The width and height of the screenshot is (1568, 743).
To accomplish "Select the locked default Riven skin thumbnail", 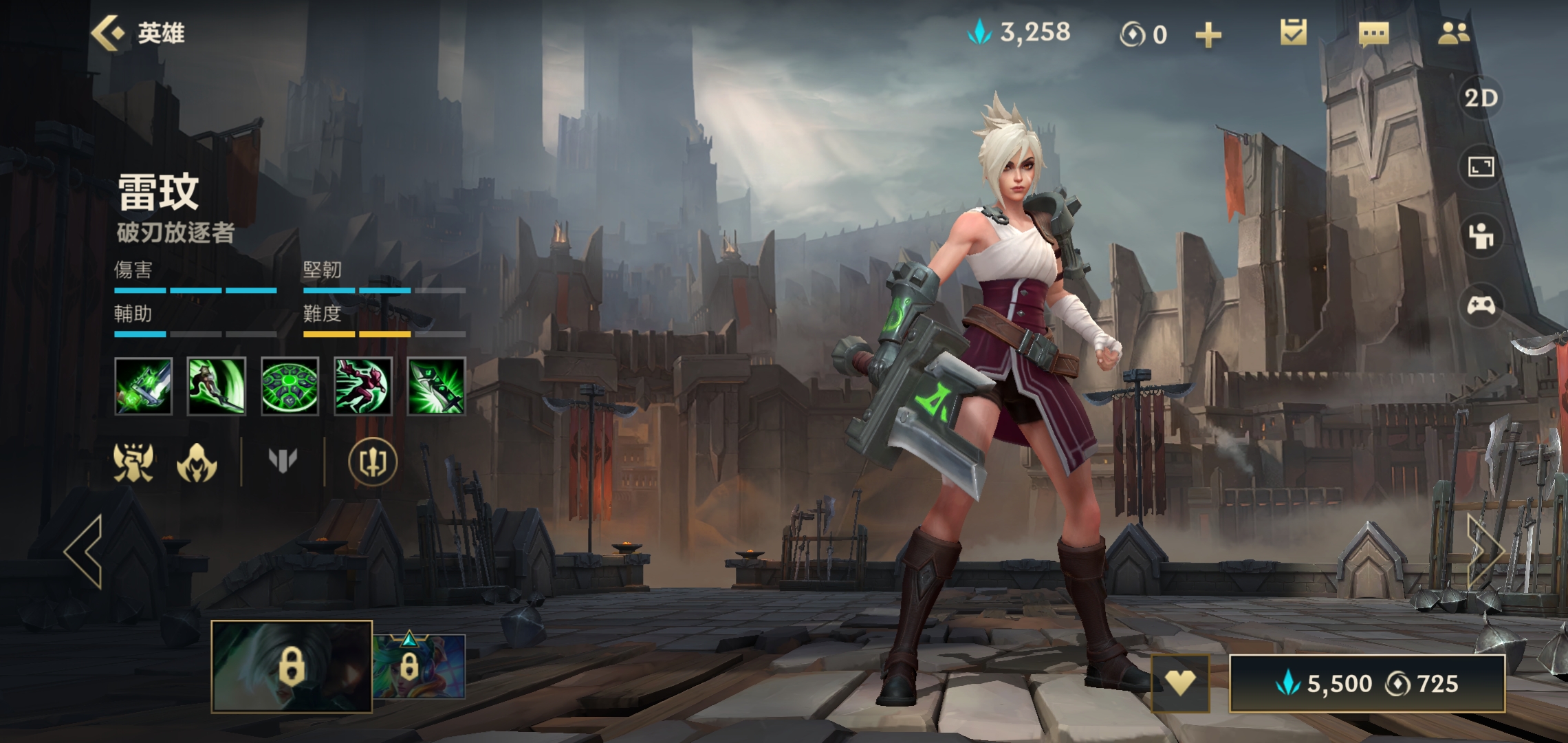I will click(x=292, y=666).
